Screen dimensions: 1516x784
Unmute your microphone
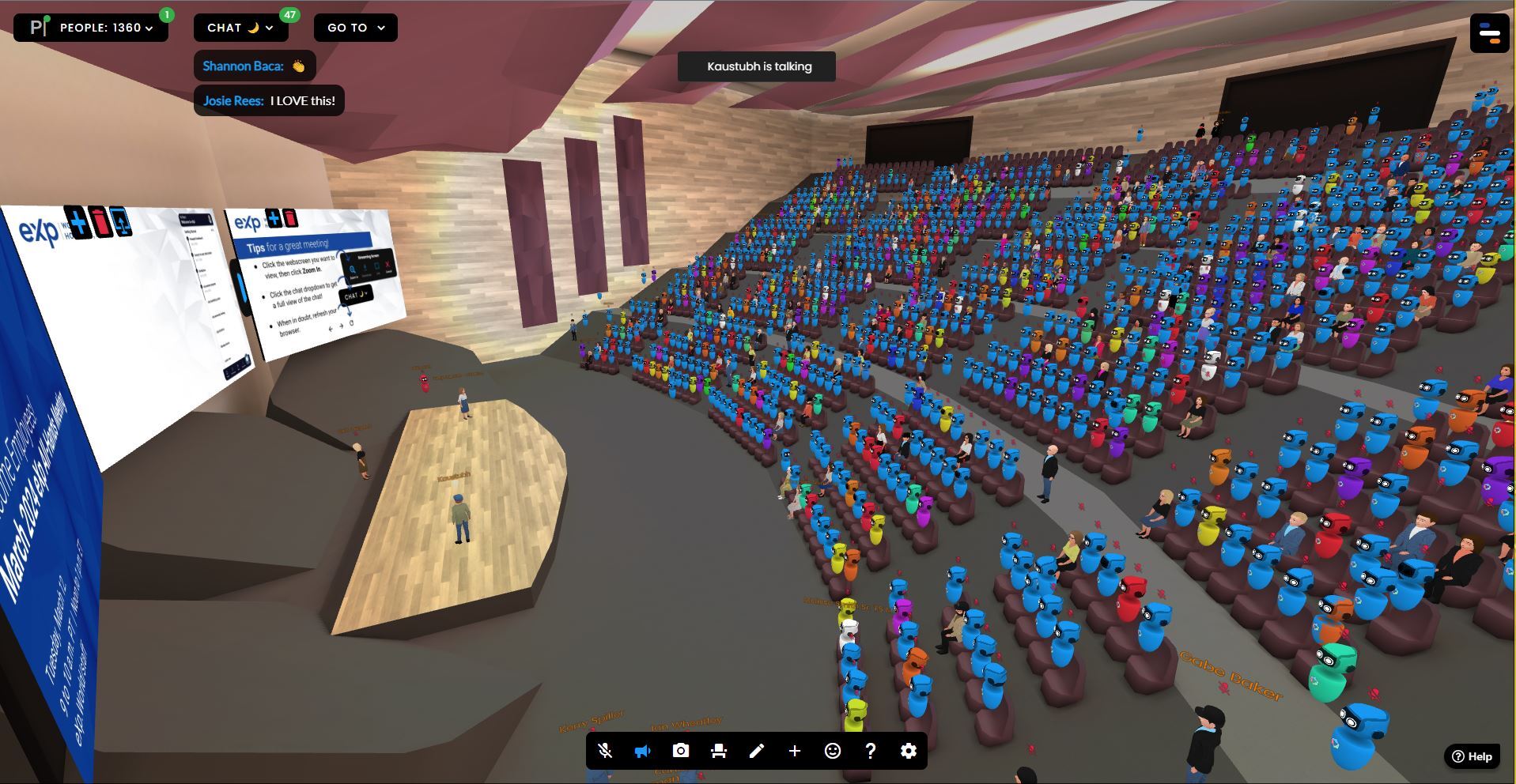604,751
